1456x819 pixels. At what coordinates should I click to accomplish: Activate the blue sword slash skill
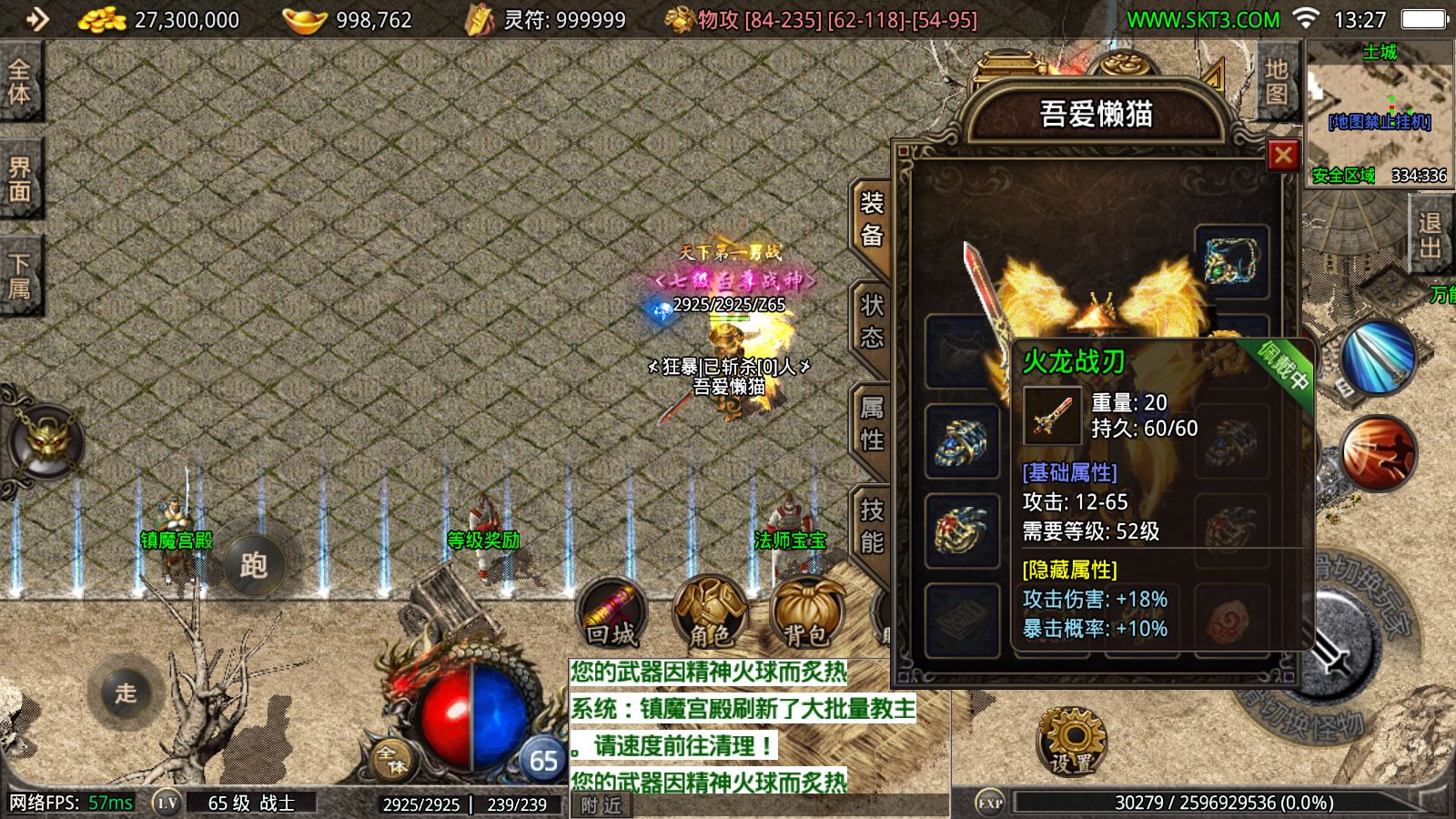[x=1378, y=358]
